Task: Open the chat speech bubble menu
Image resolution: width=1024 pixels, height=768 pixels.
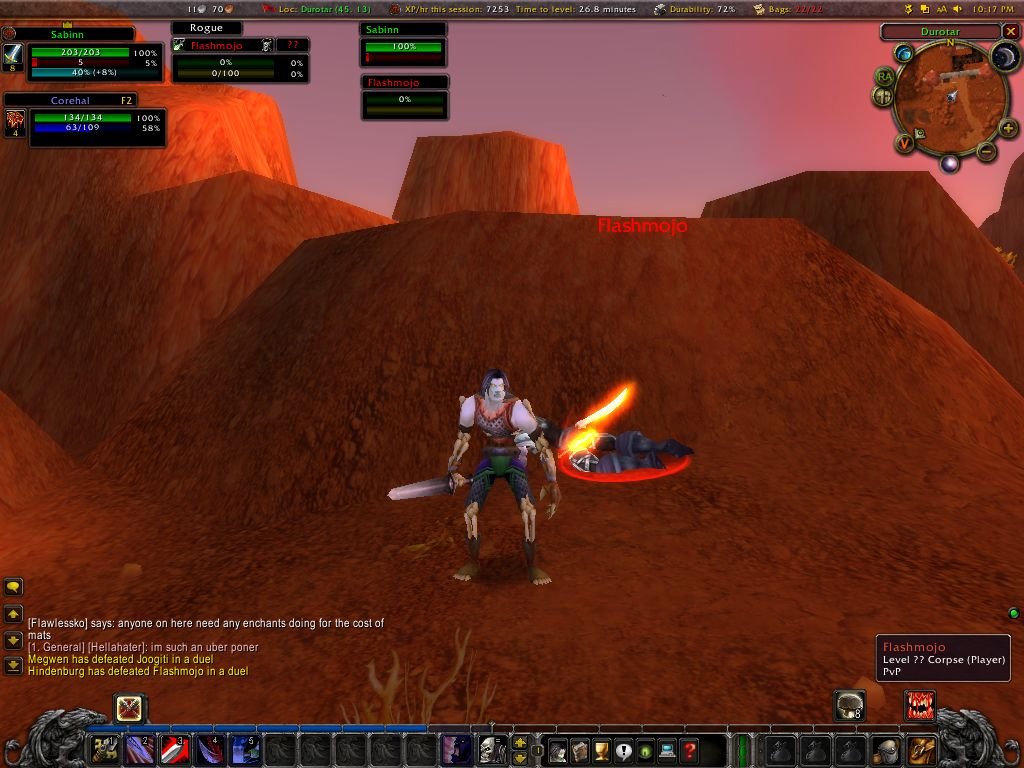Action: point(14,587)
